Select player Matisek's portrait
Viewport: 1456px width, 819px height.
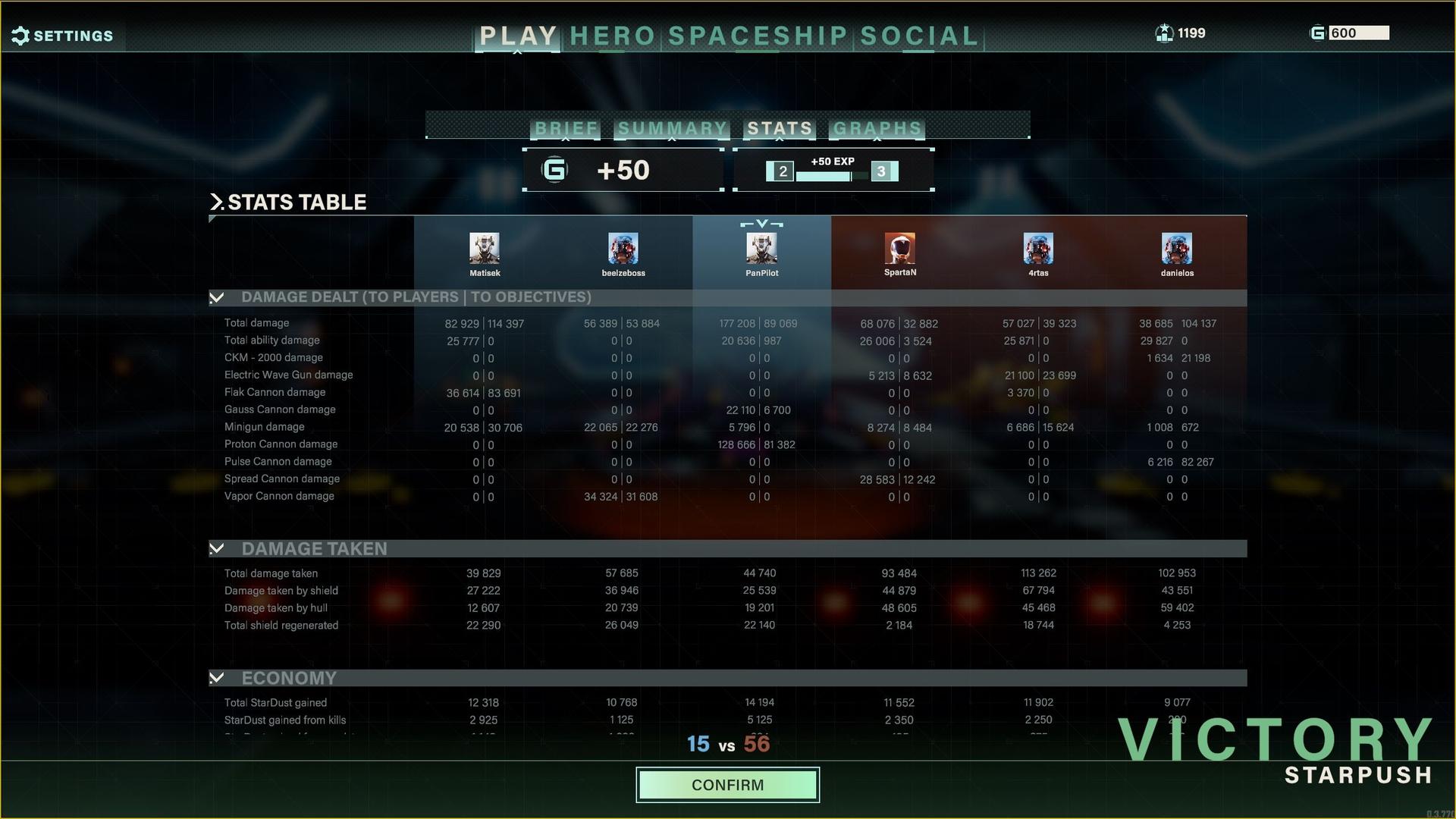[485, 248]
